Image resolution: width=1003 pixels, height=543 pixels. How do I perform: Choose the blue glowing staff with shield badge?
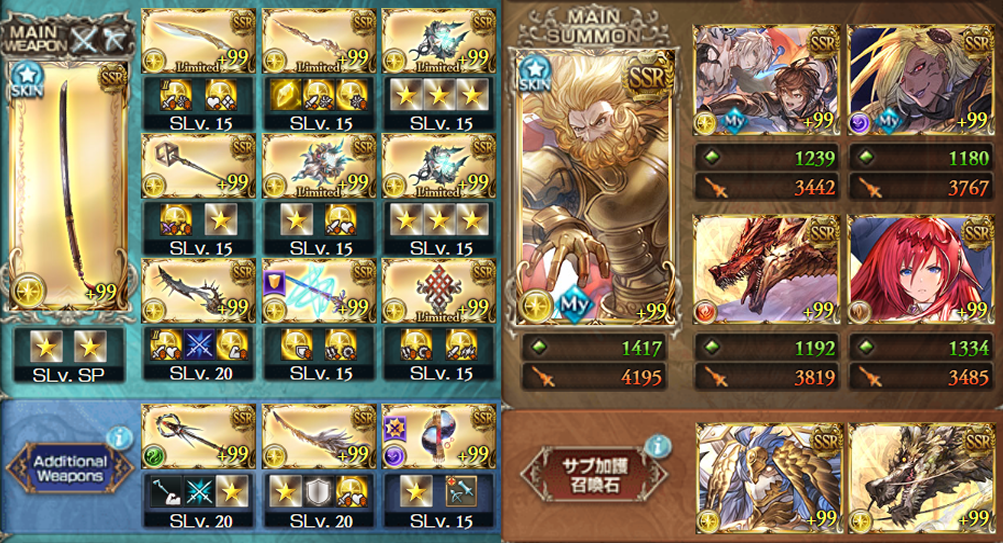tap(319, 291)
